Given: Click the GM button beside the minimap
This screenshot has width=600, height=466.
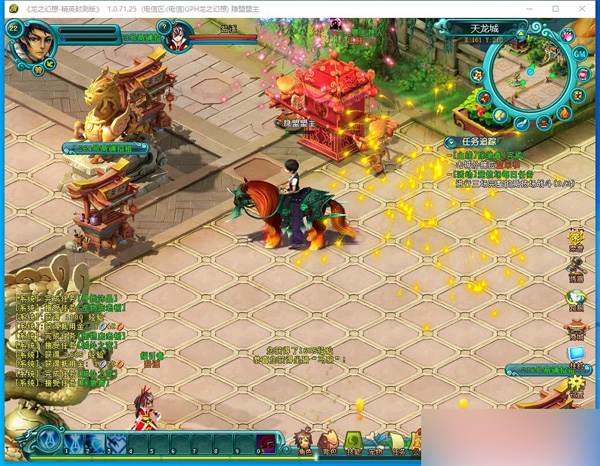Looking at the screenshot, I should tap(579, 53).
